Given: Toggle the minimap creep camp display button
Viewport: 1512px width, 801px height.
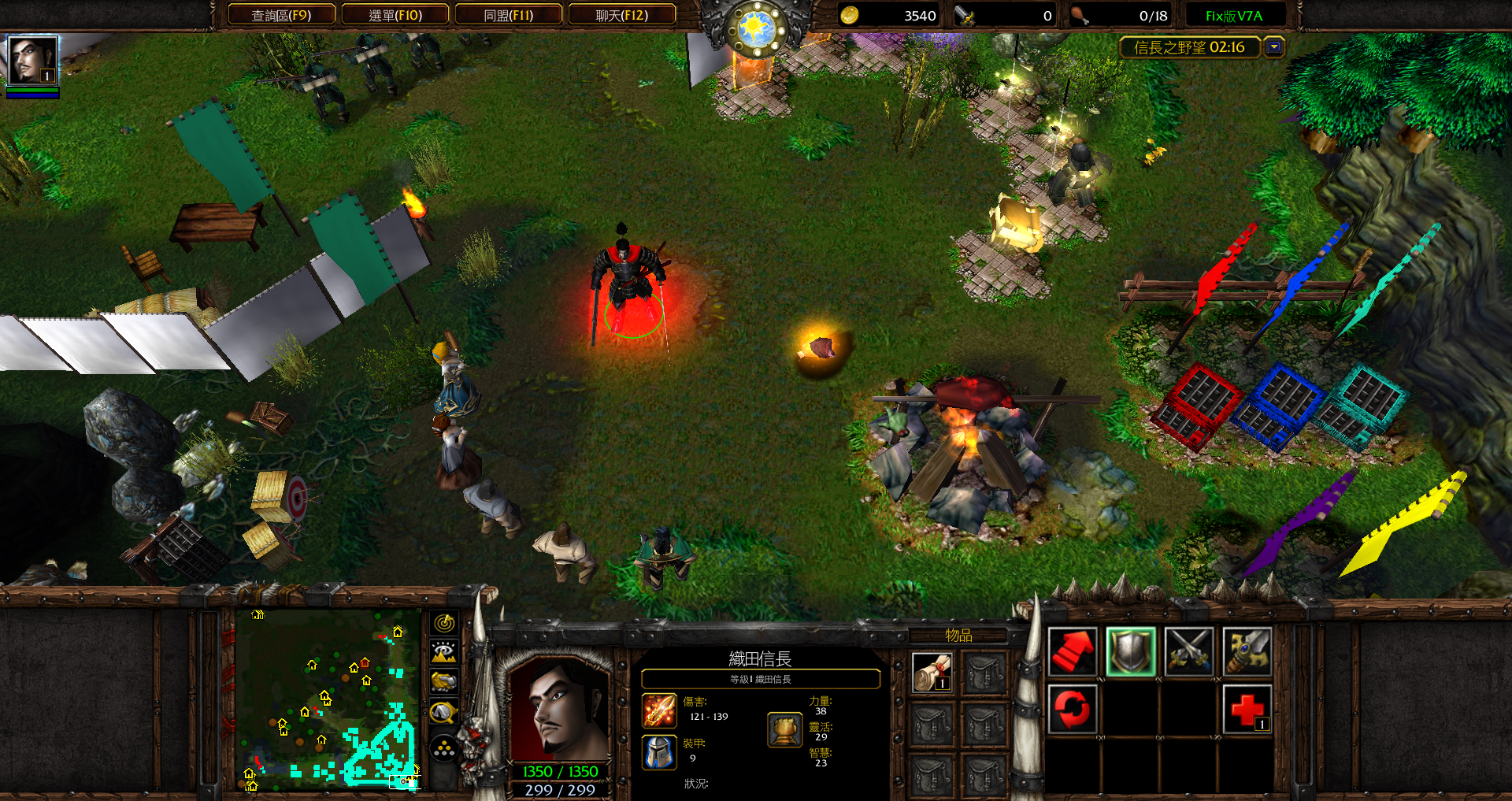Looking at the screenshot, I should tap(444, 712).
